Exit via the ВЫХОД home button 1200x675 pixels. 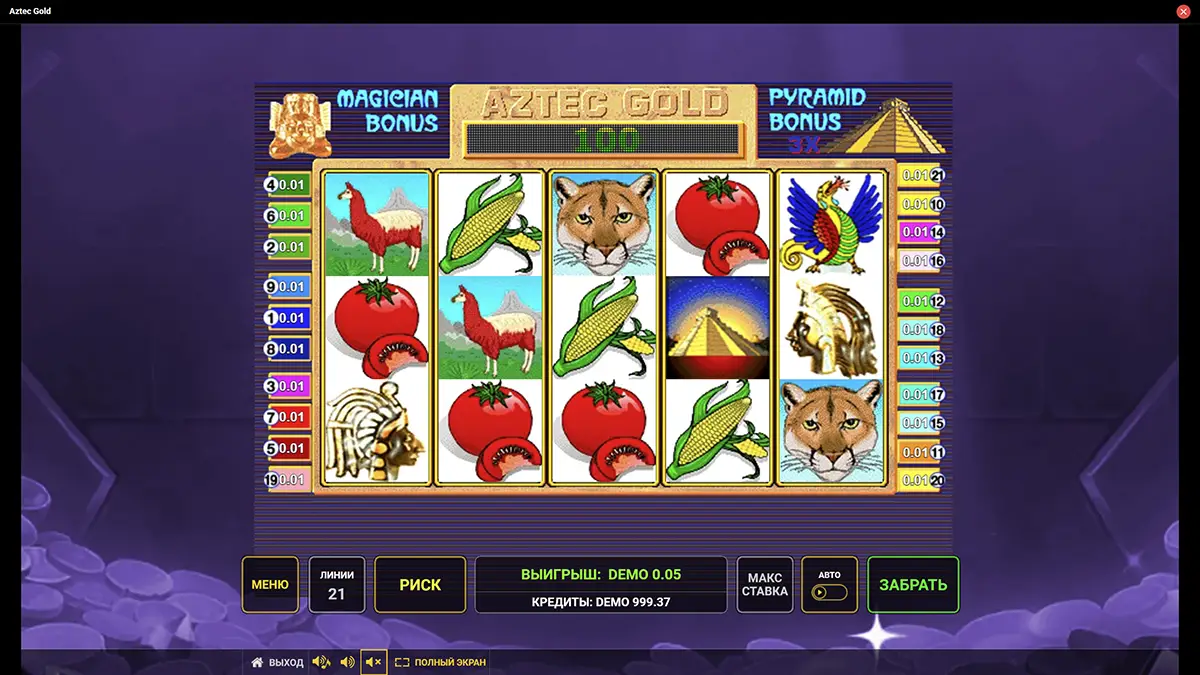[x=277, y=662]
